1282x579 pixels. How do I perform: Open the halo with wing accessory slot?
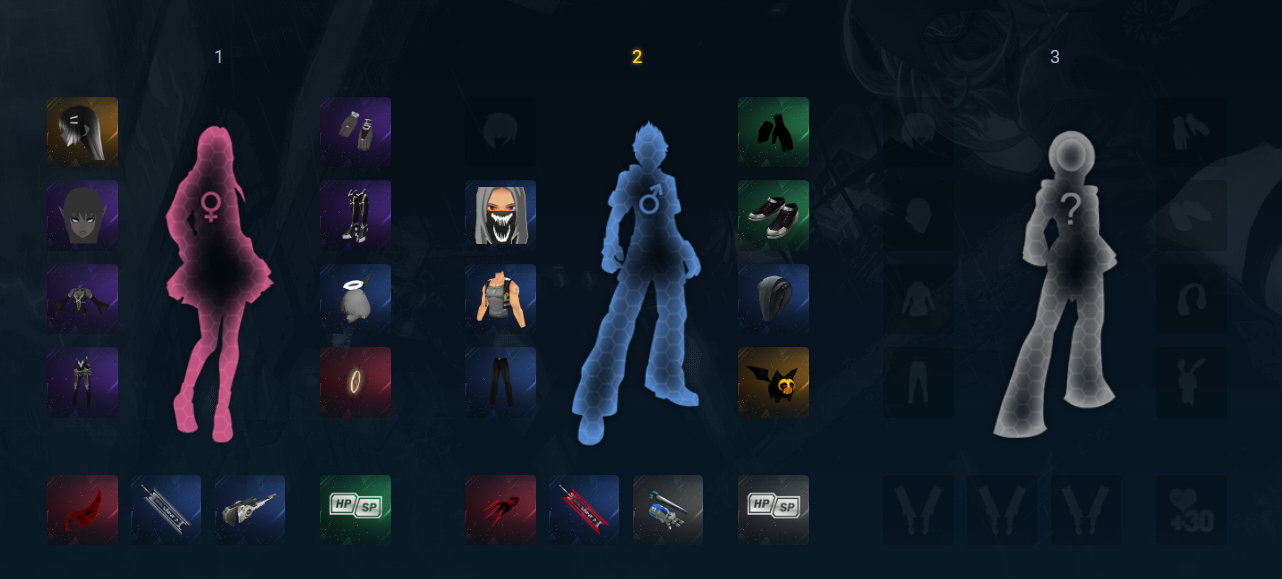(x=355, y=299)
